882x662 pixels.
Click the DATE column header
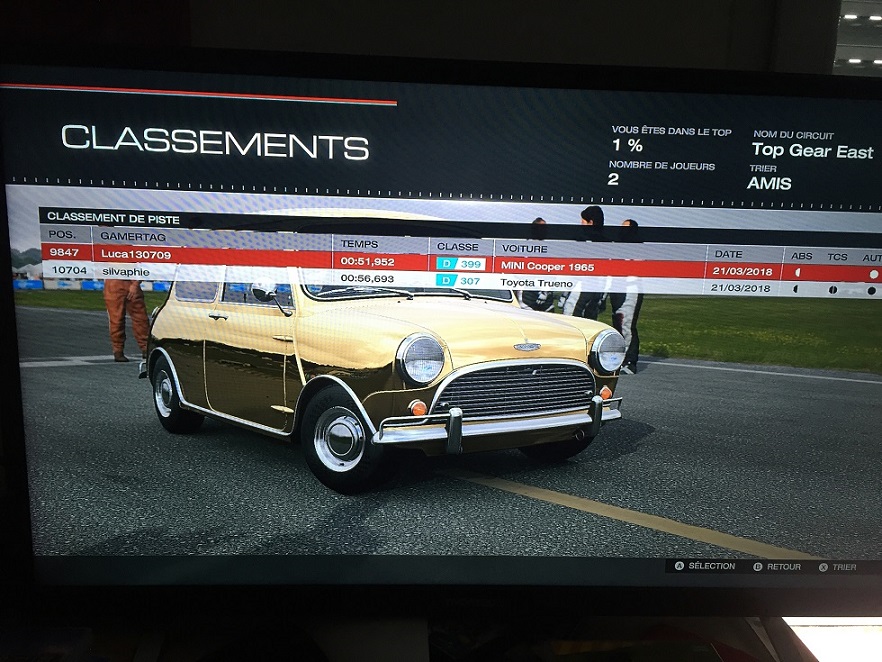click(728, 254)
